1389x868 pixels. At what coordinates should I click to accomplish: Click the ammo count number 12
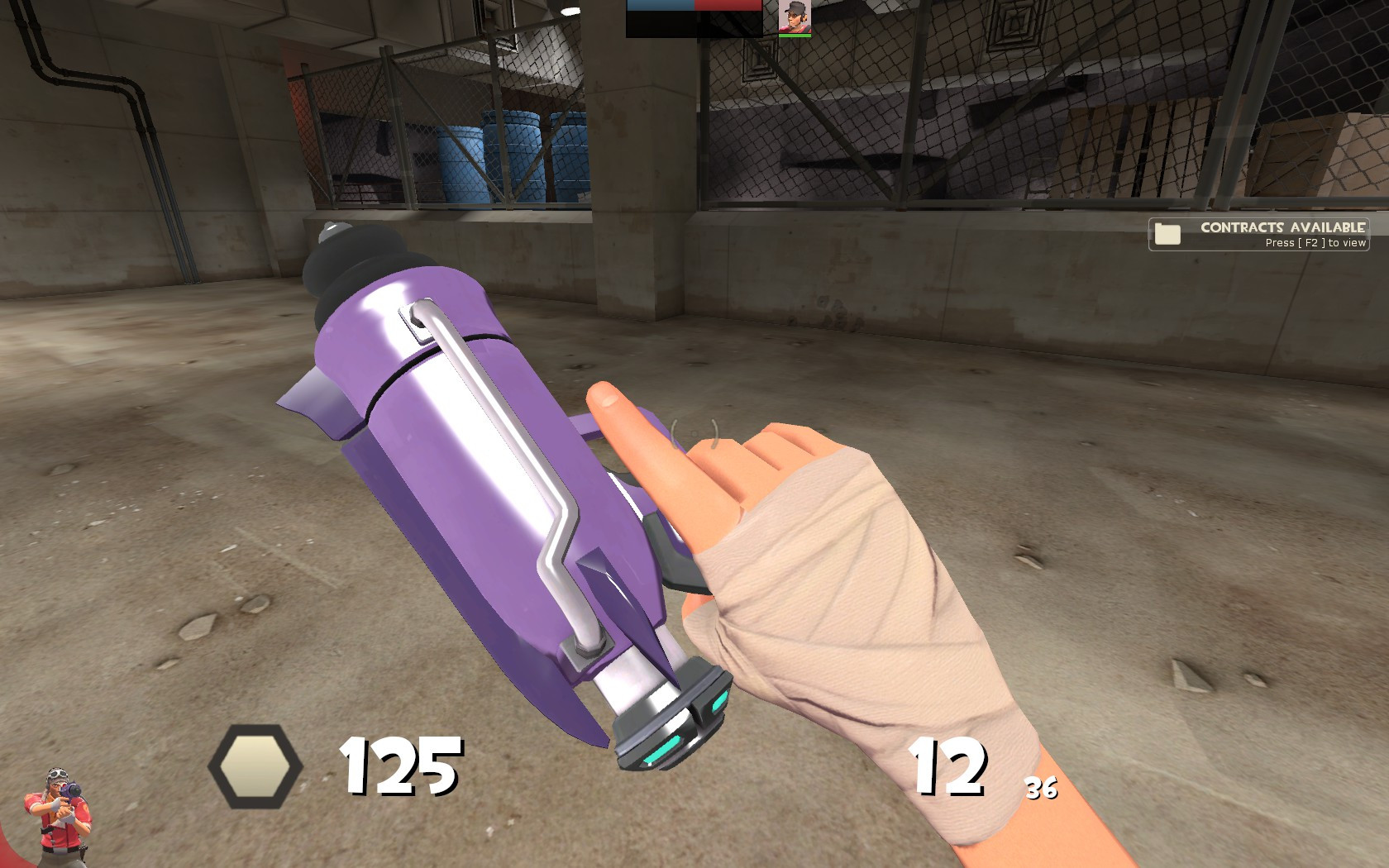click(x=951, y=769)
